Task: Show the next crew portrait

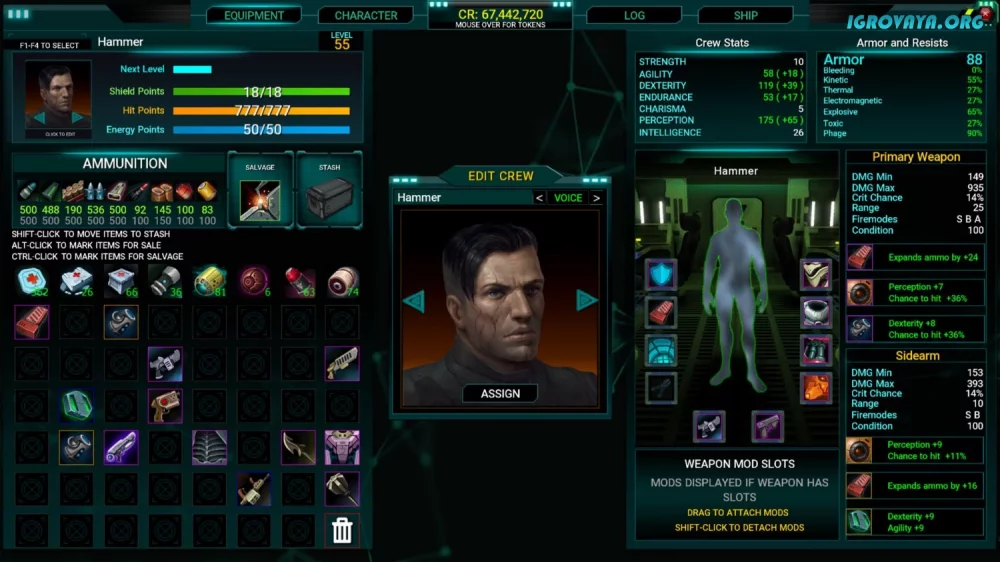Action: click(x=587, y=300)
